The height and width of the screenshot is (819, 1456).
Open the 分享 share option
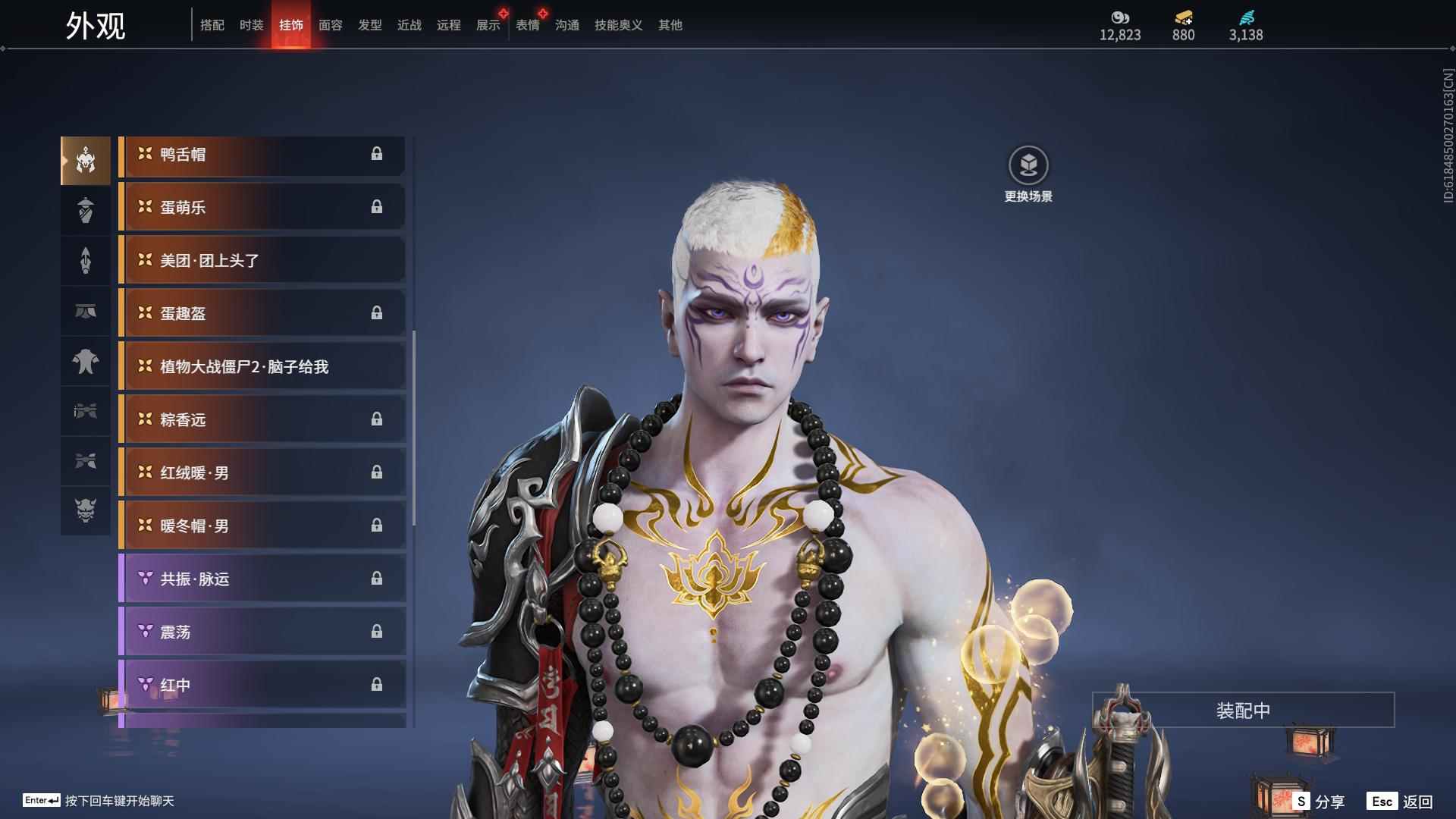pos(1320,802)
